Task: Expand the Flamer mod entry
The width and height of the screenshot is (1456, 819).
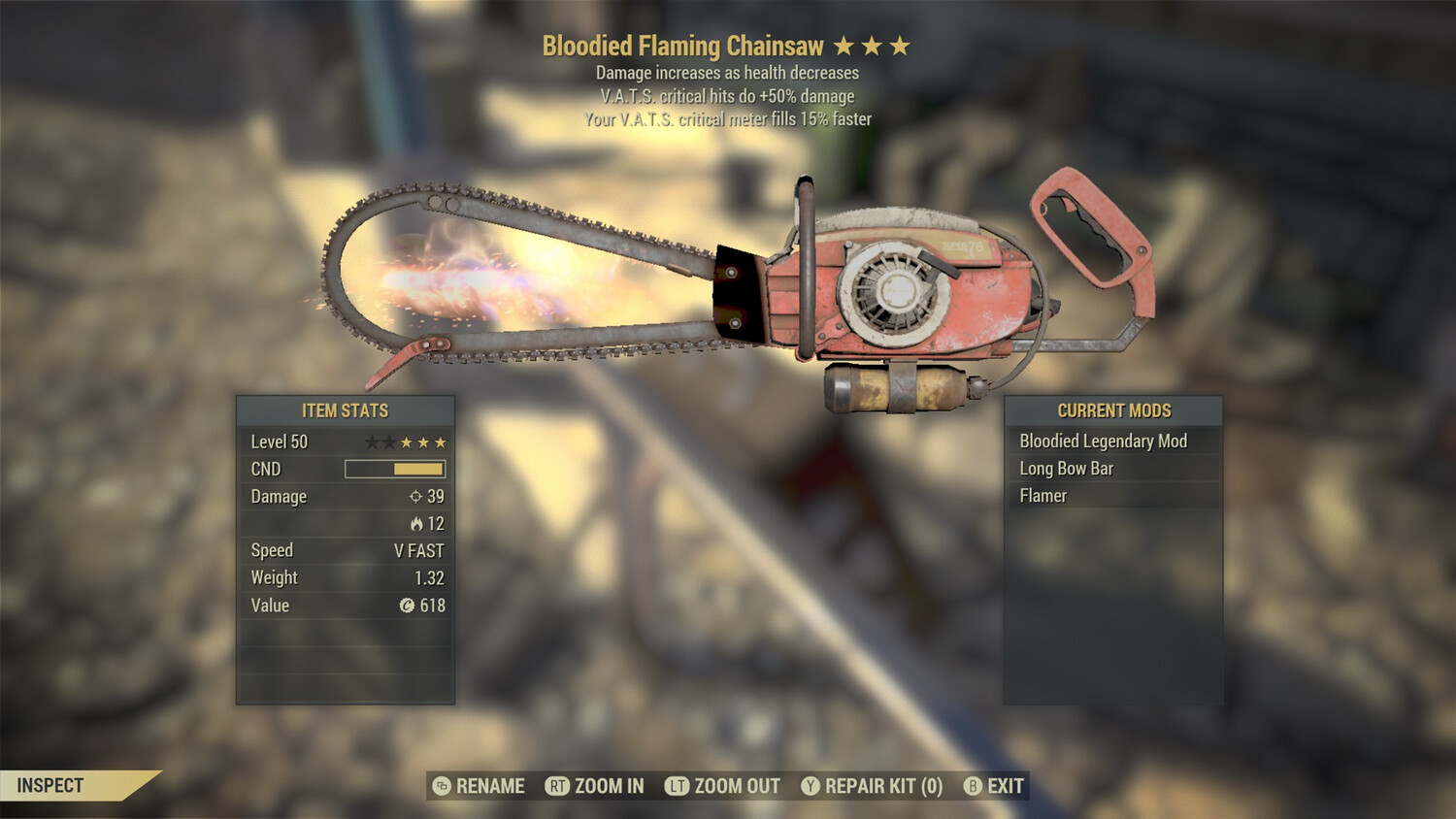Action: click(x=1042, y=495)
